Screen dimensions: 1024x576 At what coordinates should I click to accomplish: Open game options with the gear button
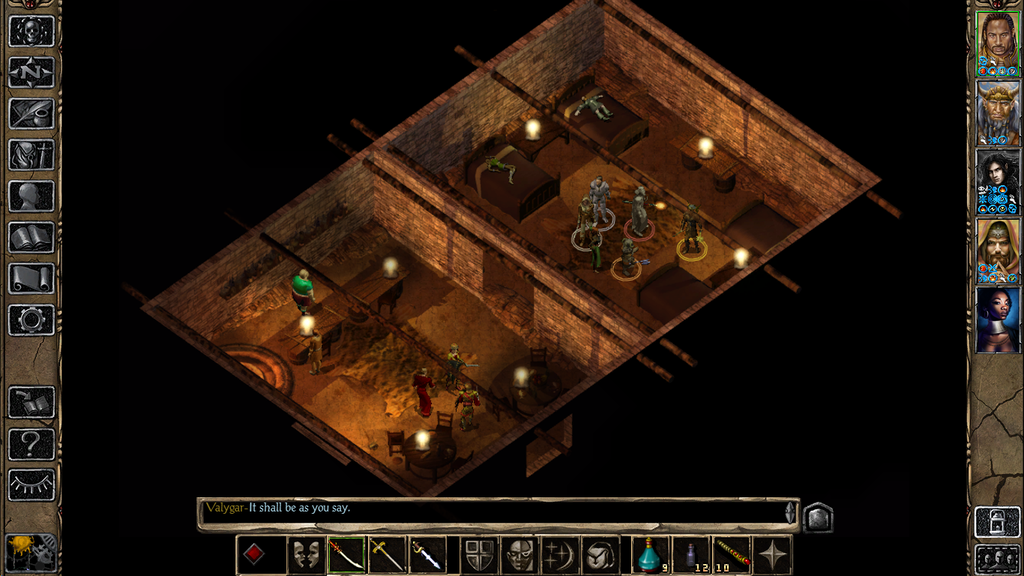pyautogui.click(x=31, y=320)
